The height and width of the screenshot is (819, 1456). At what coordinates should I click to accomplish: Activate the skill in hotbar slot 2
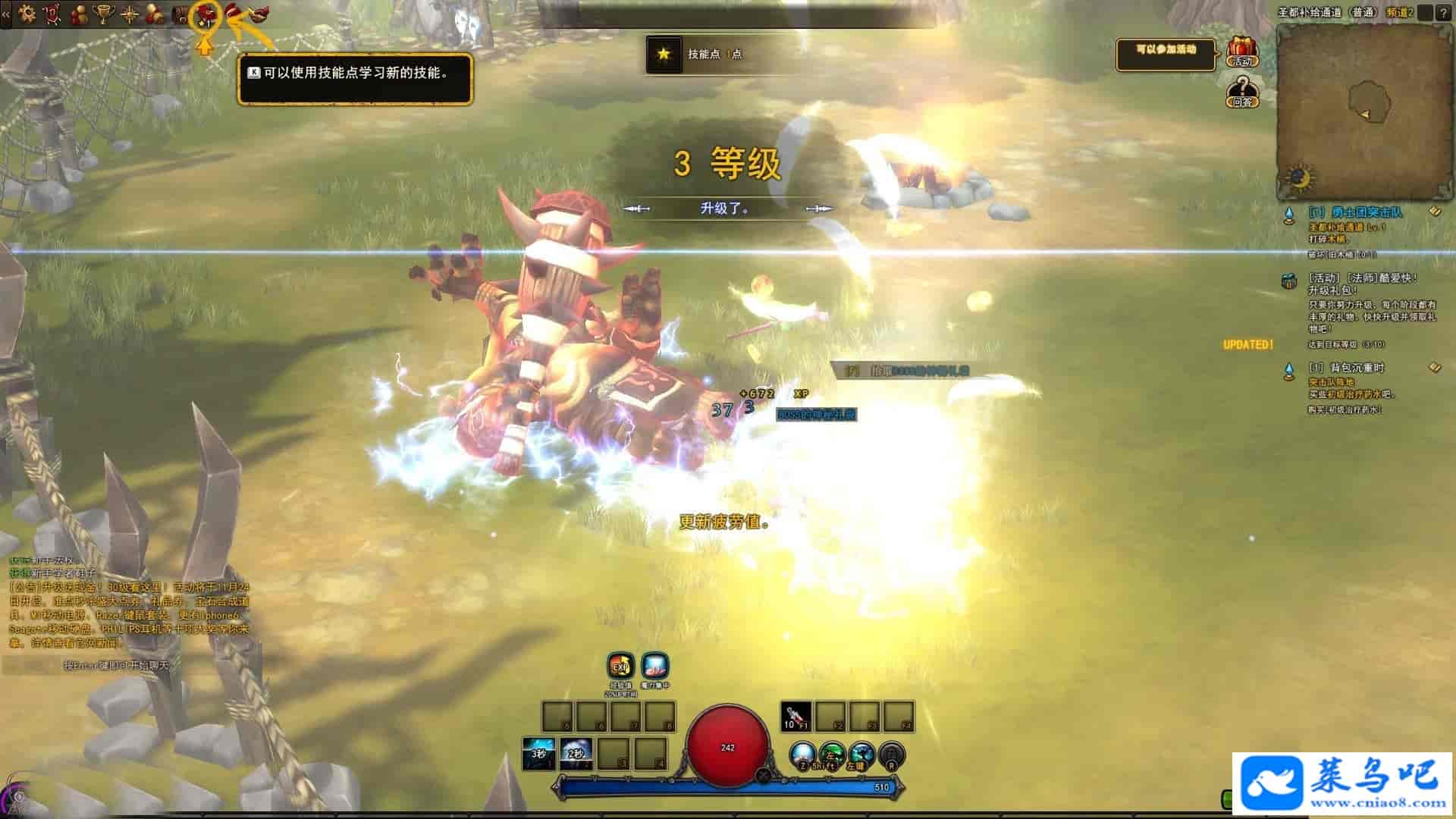click(576, 754)
